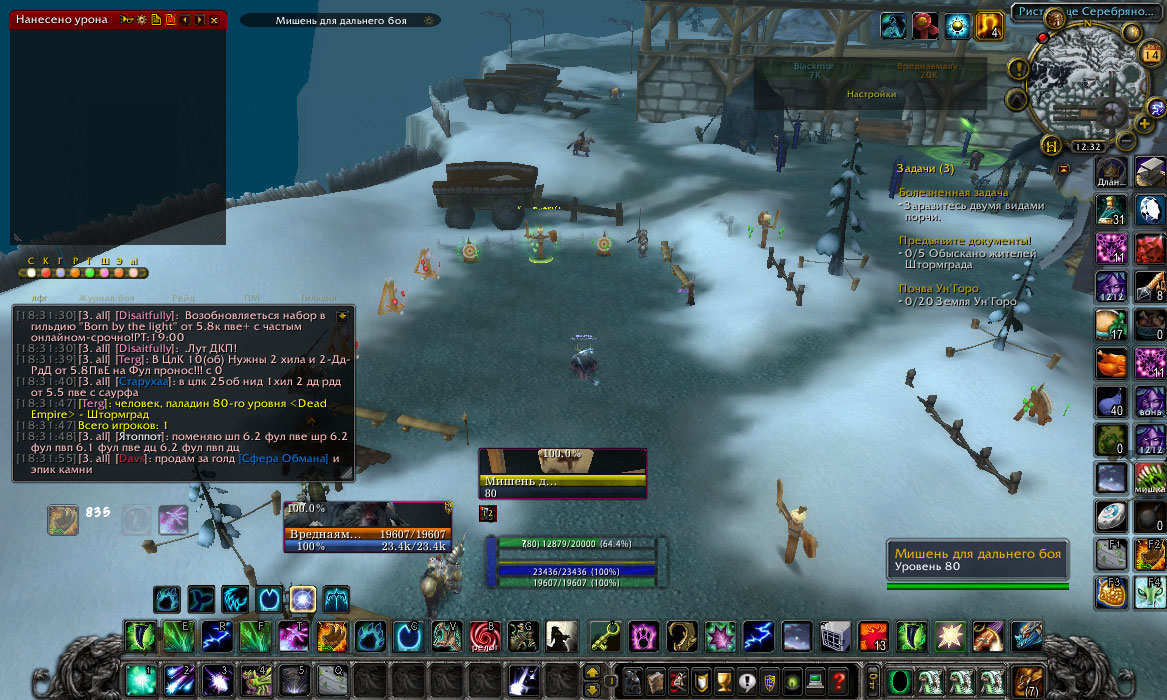Select the Мишень для дальнего боя target frame
The image size is (1167, 700).
coord(563,474)
